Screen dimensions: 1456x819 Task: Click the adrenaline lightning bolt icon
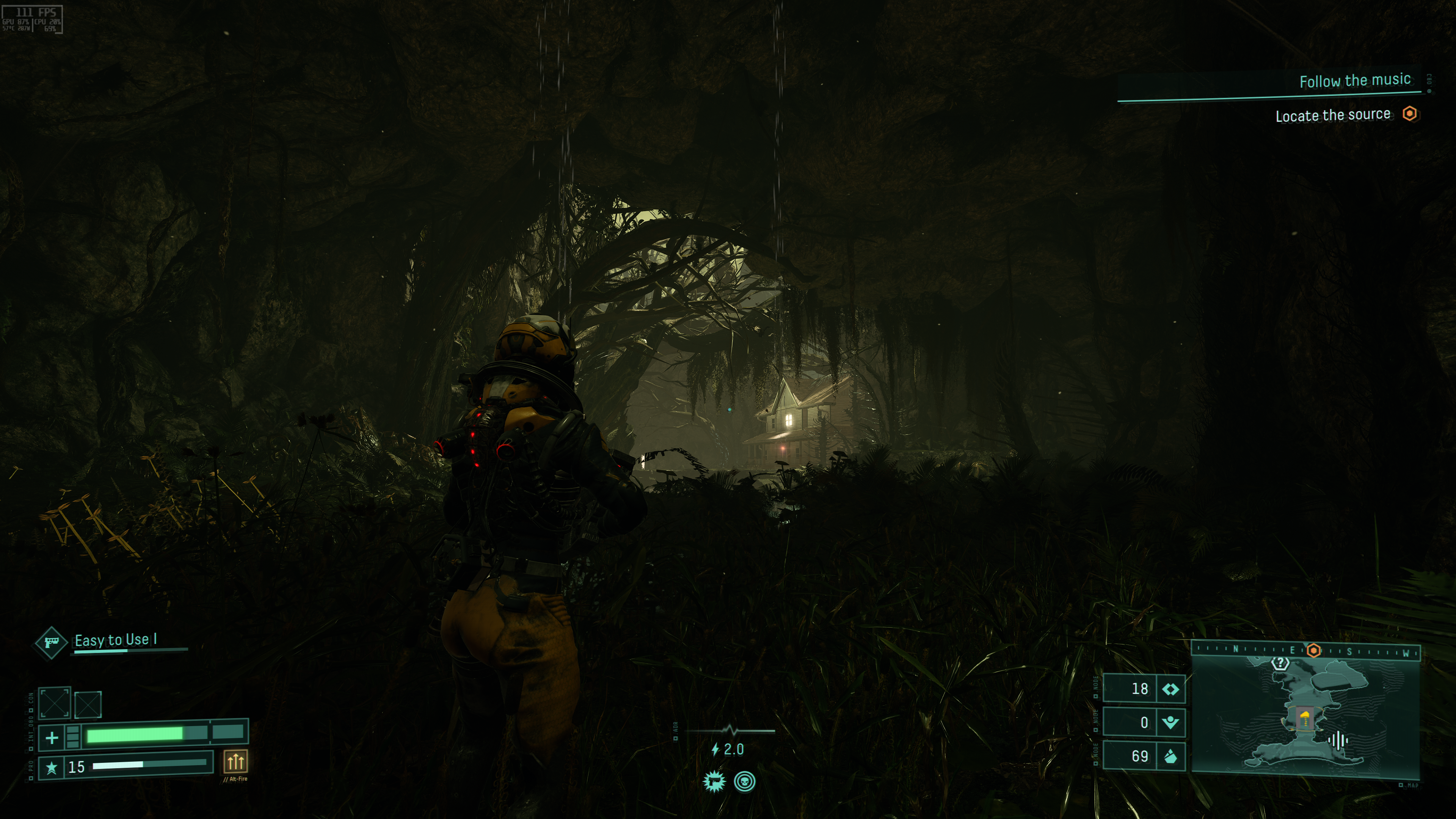(715, 750)
